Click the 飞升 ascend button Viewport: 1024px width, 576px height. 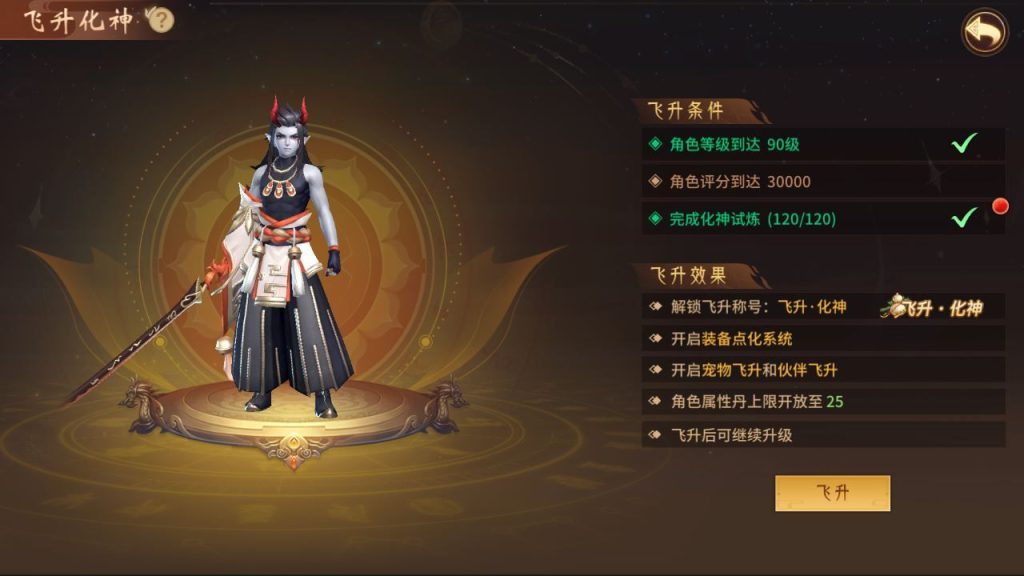832,493
